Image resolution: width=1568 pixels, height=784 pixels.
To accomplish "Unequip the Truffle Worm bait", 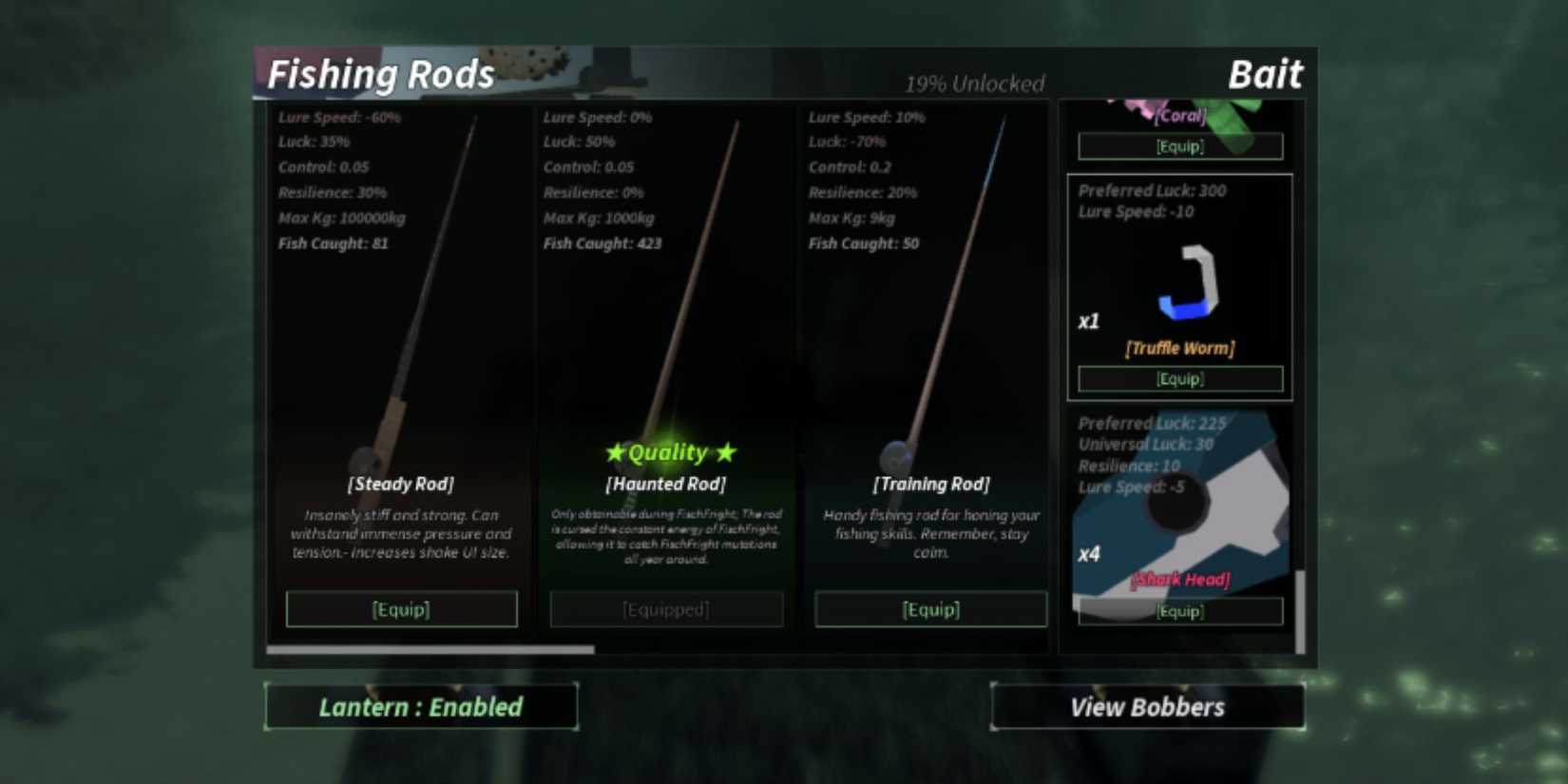I will [1180, 378].
